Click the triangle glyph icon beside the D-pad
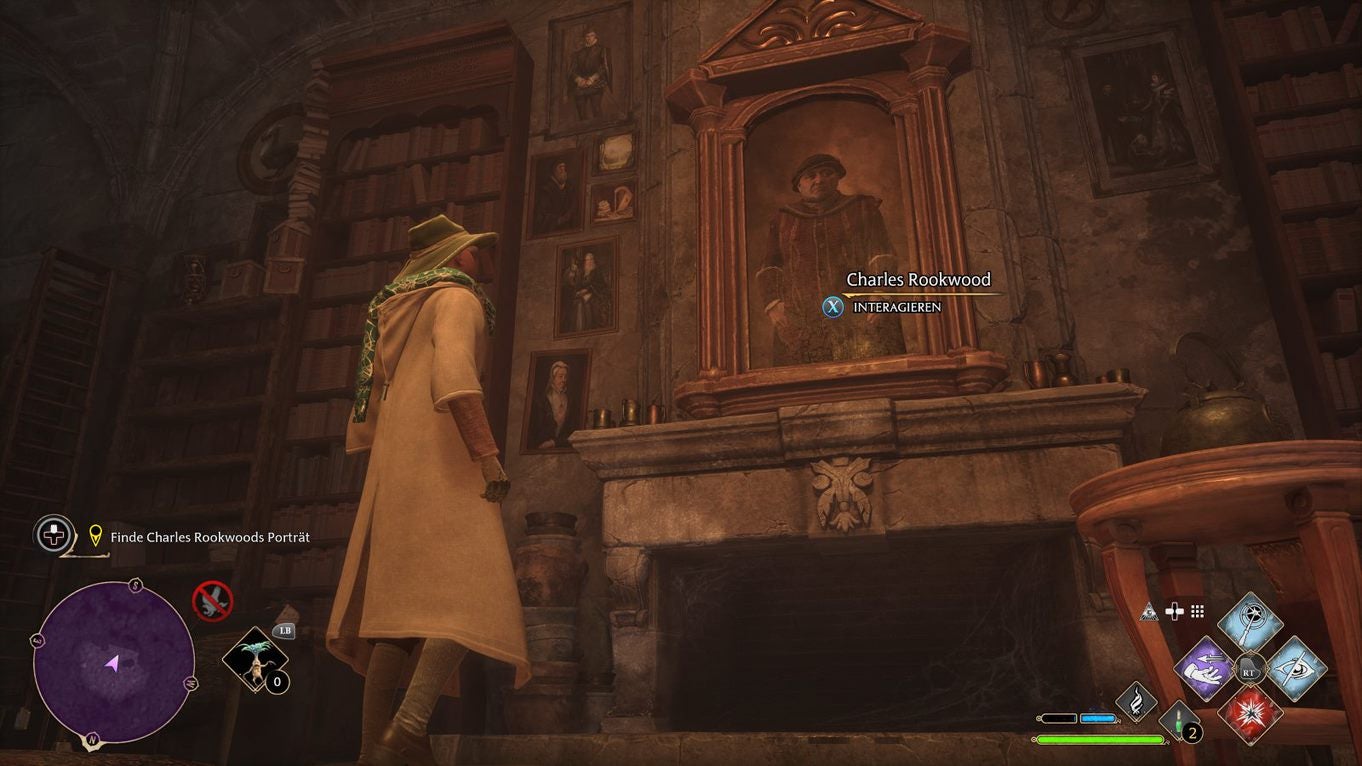This screenshot has width=1362, height=766. pyautogui.click(x=1148, y=611)
